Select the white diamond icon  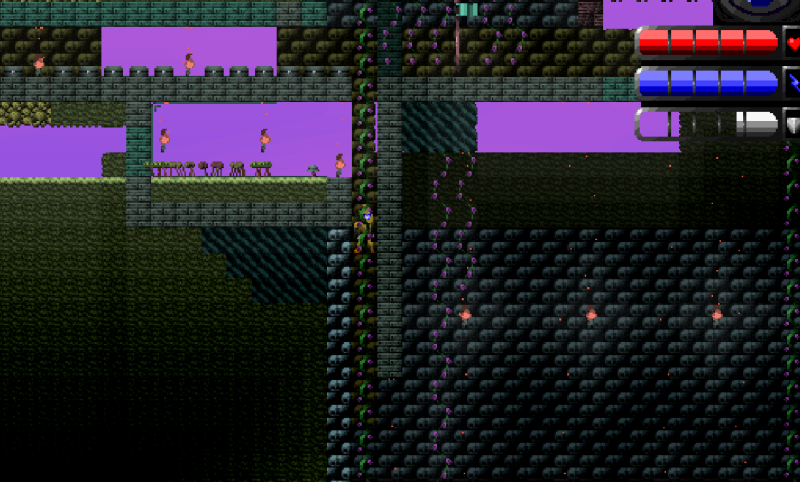pyautogui.click(x=793, y=124)
